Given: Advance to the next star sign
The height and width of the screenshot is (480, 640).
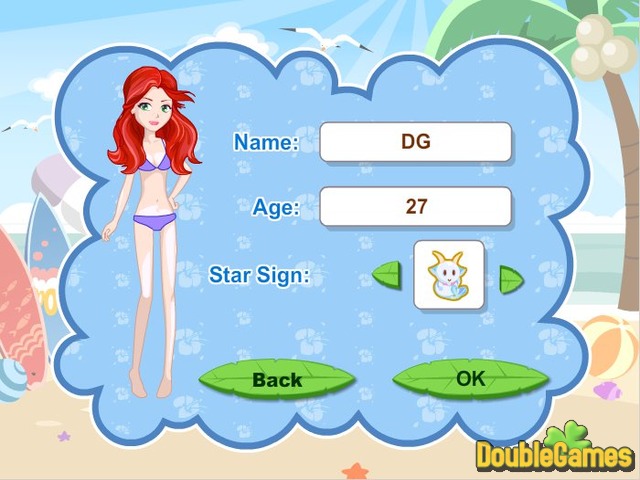Looking at the screenshot, I should click(511, 277).
